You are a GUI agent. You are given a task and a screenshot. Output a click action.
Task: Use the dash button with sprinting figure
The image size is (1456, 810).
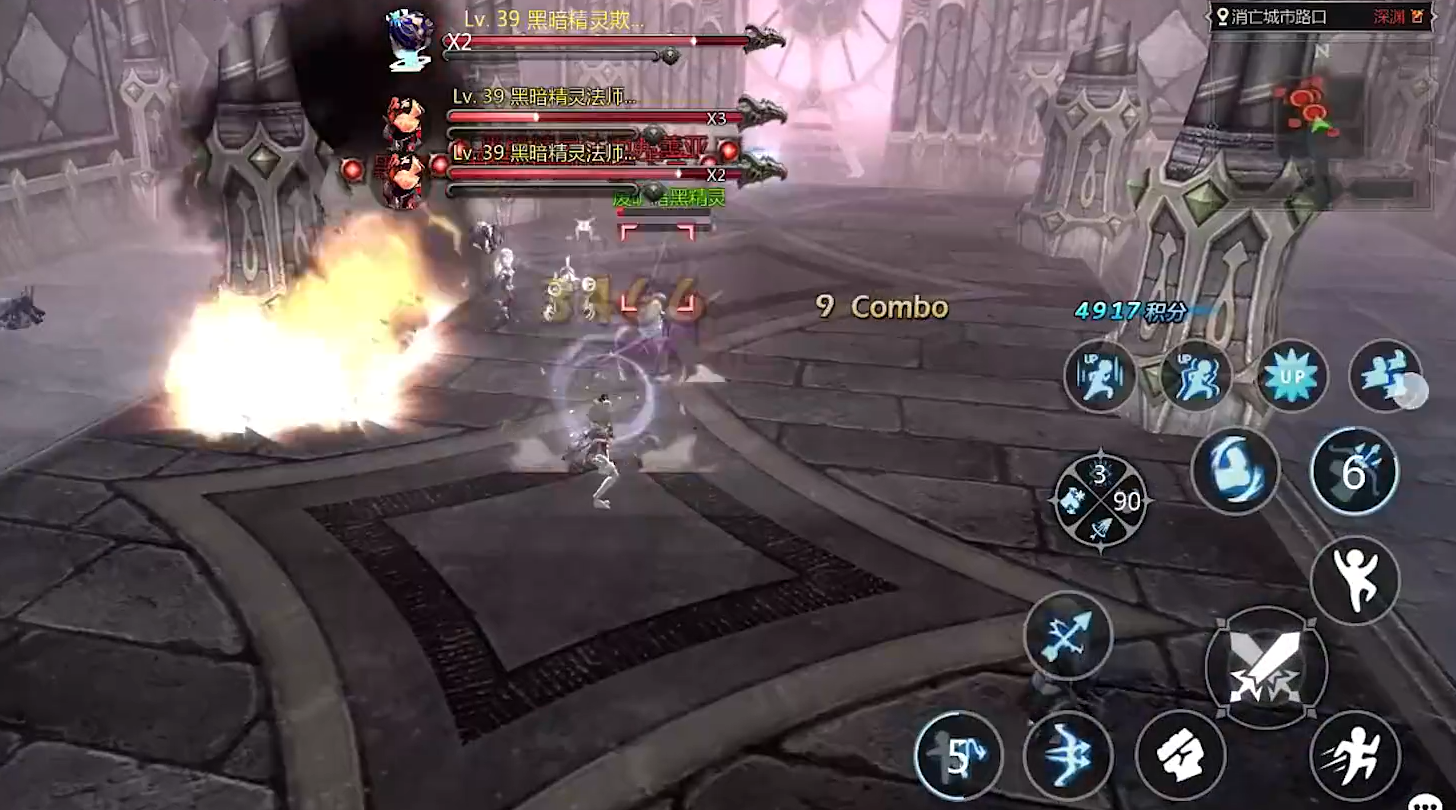(x=1353, y=755)
